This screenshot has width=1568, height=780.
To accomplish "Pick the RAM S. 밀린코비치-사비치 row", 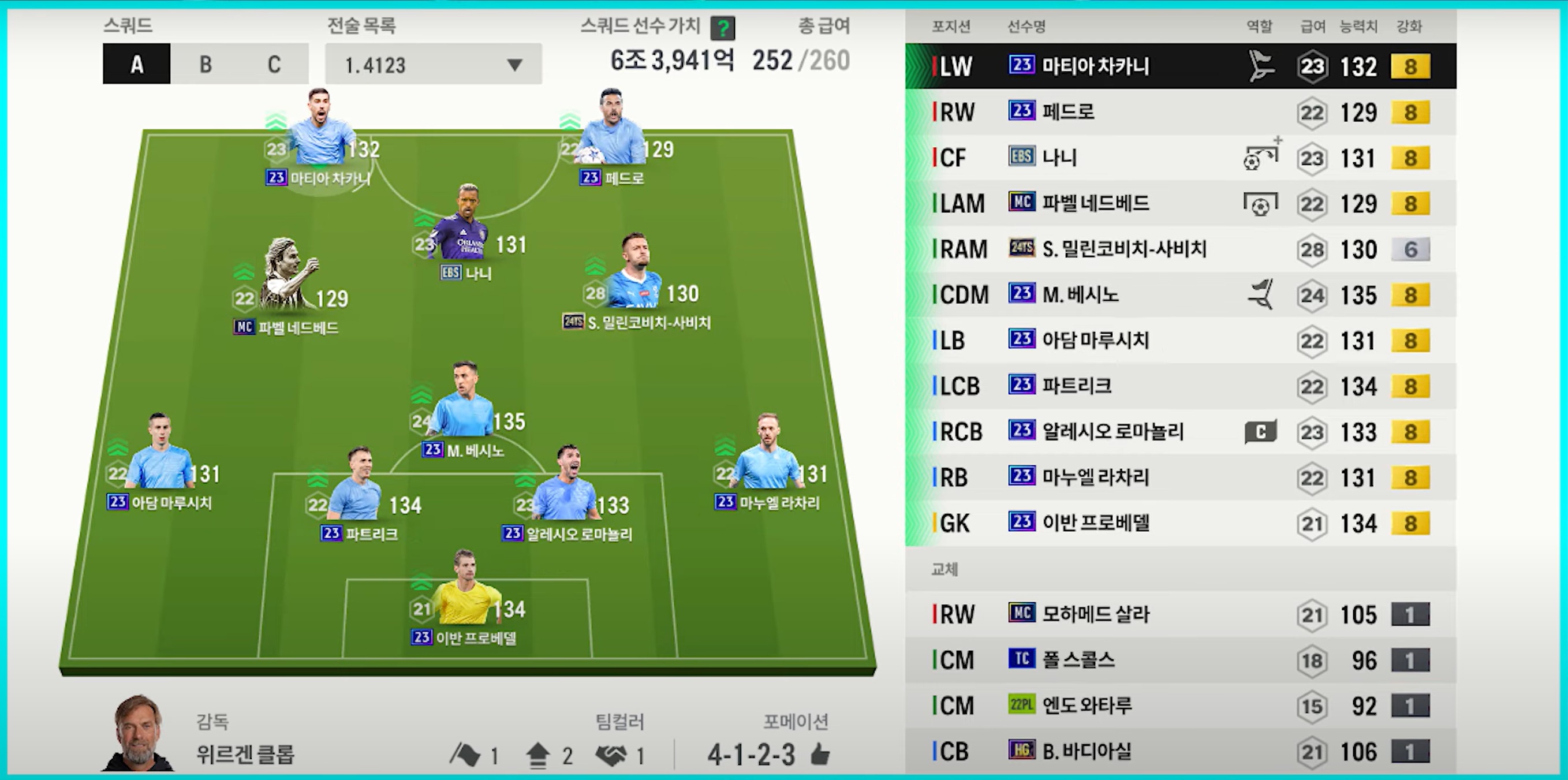I will [x=1179, y=249].
